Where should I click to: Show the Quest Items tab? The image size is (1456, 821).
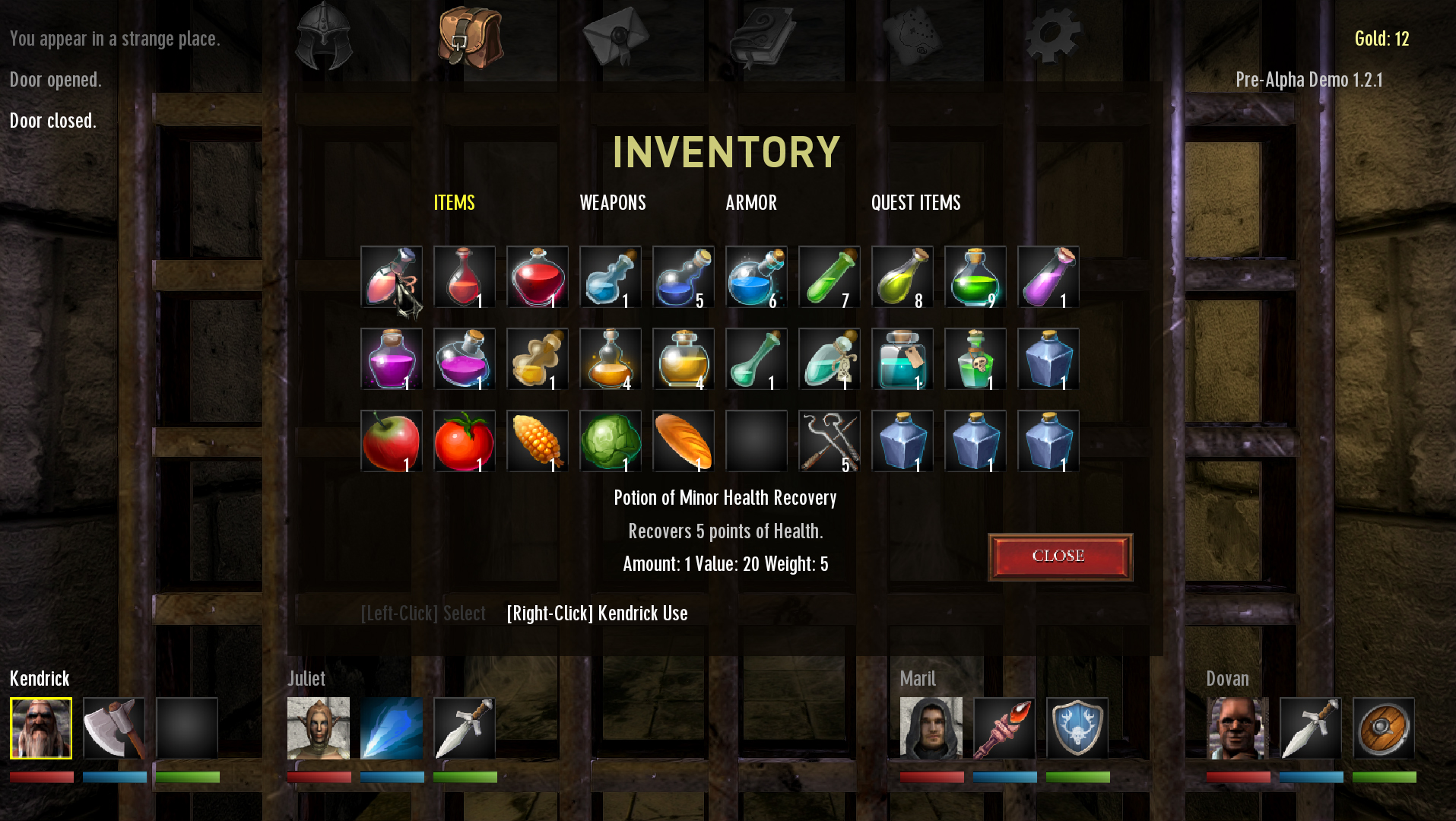click(x=915, y=203)
